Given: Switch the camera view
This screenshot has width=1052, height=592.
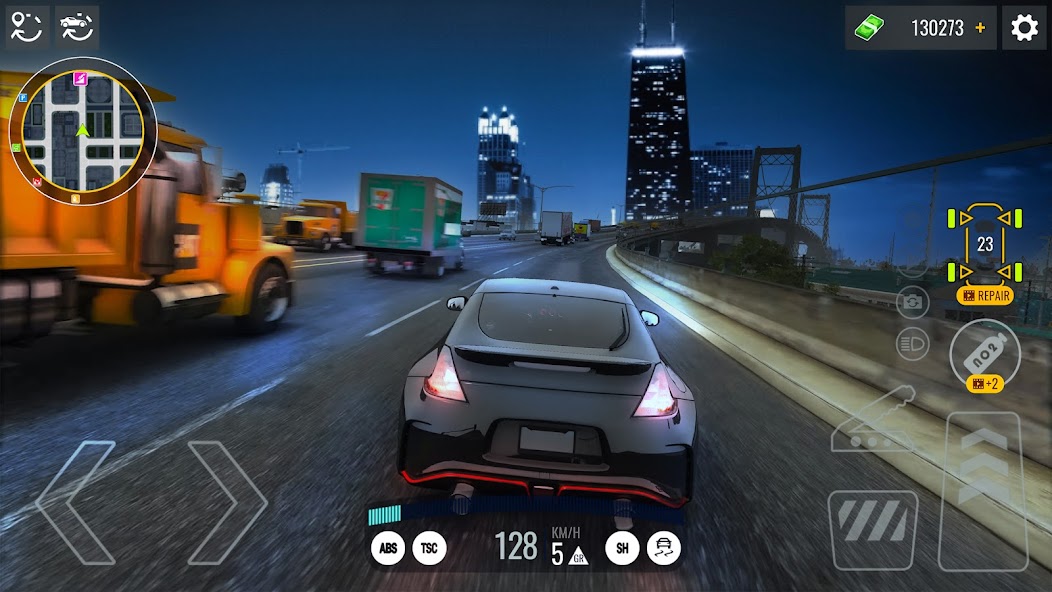Looking at the screenshot, I should (x=912, y=301).
